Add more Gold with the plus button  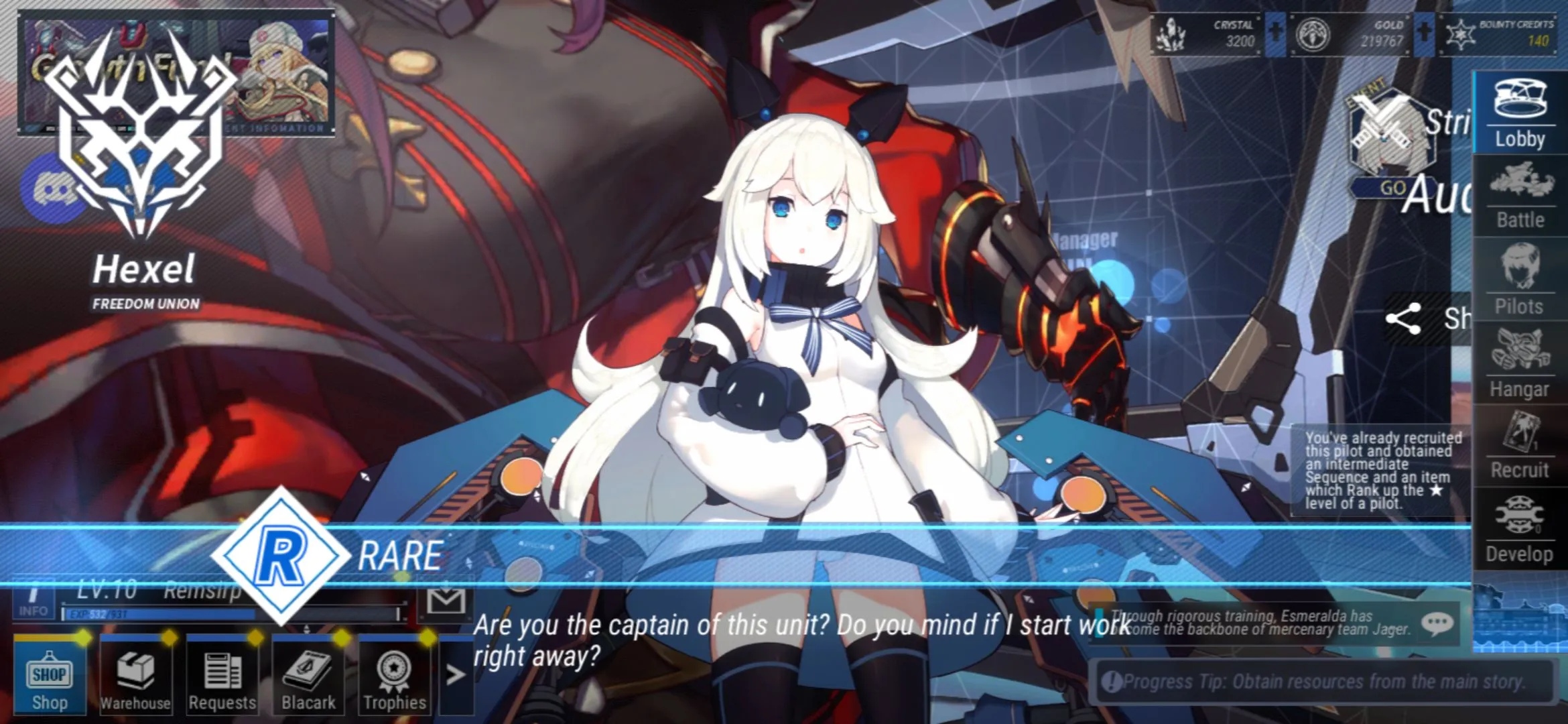(1424, 34)
